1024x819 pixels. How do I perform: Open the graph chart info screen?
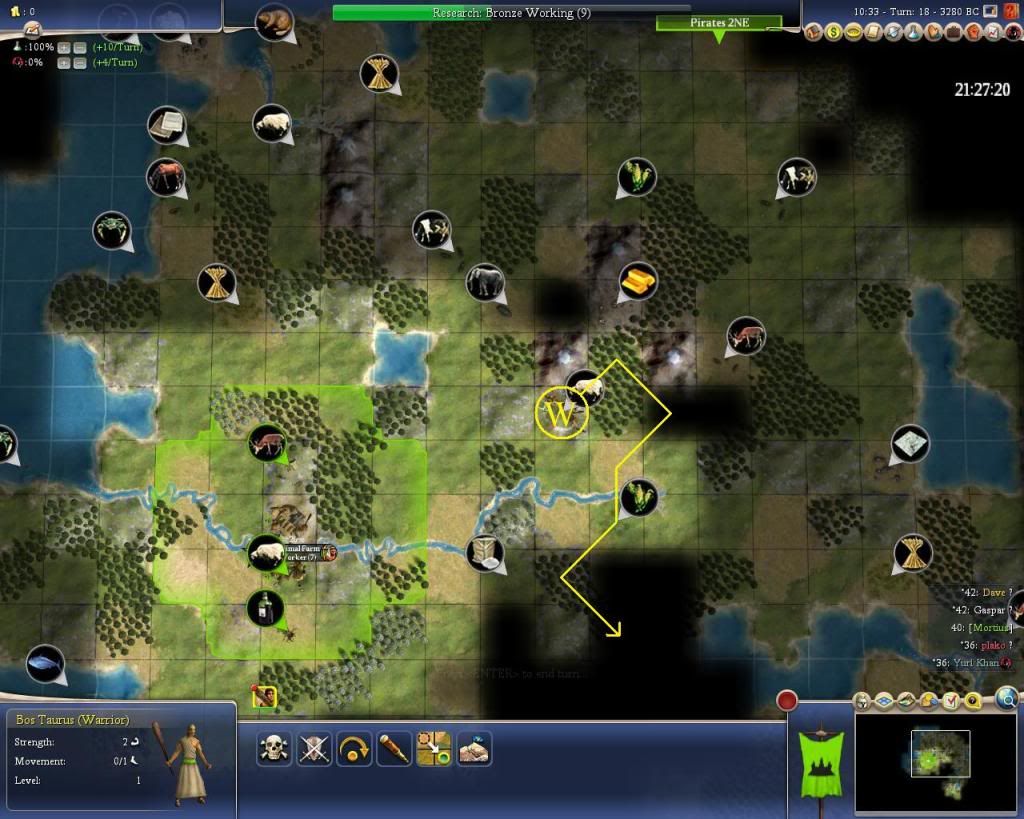pyautogui.click(x=992, y=33)
